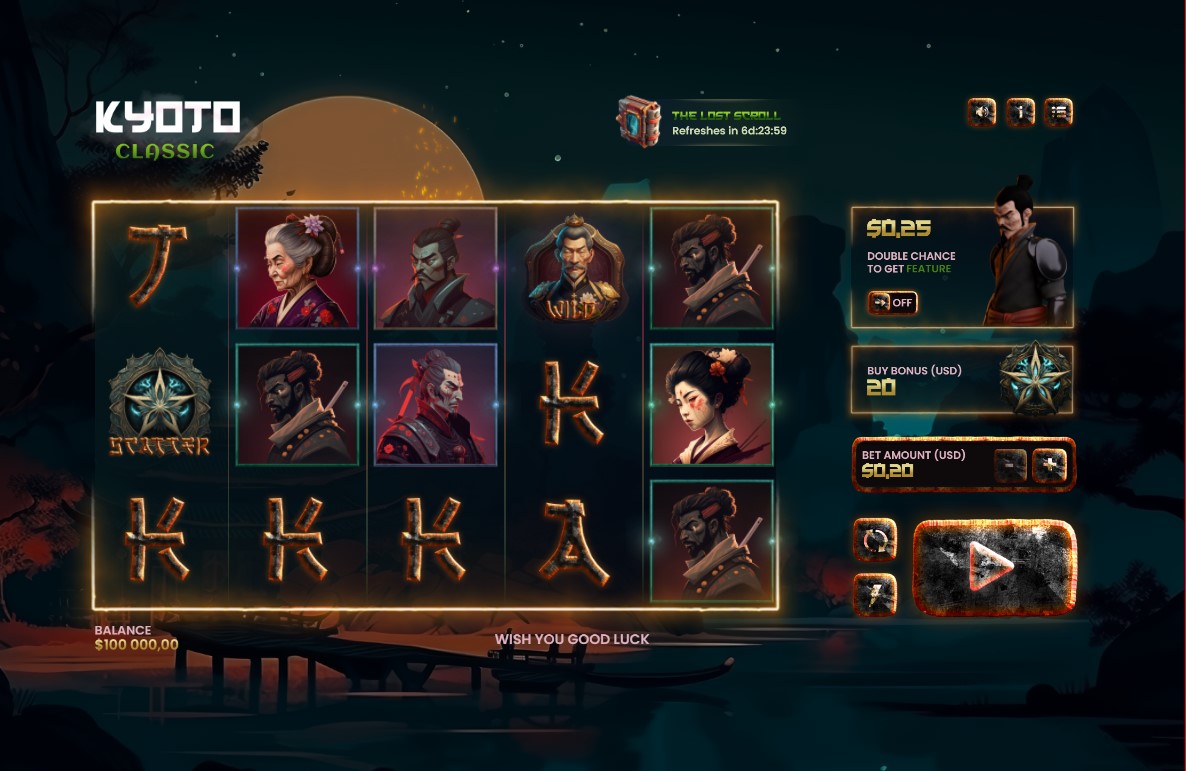Activate turbo mode with the lightning bolt button
This screenshot has width=1186, height=771.
click(x=875, y=595)
